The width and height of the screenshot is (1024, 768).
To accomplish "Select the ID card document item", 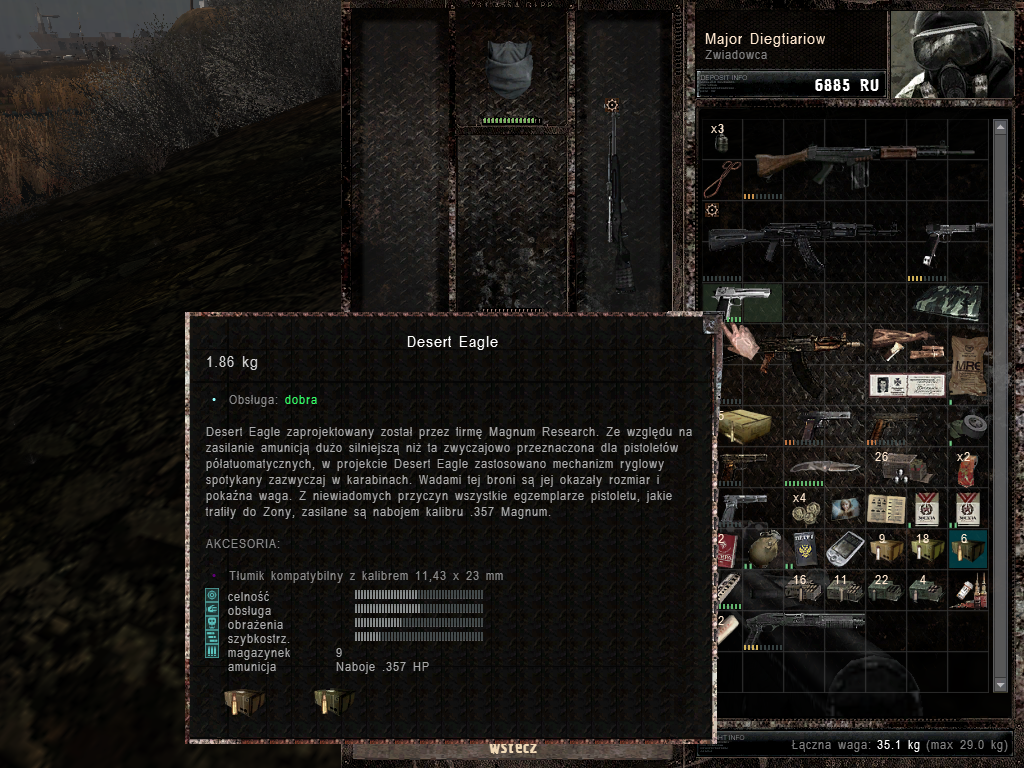I will pyautogui.click(x=906, y=385).
